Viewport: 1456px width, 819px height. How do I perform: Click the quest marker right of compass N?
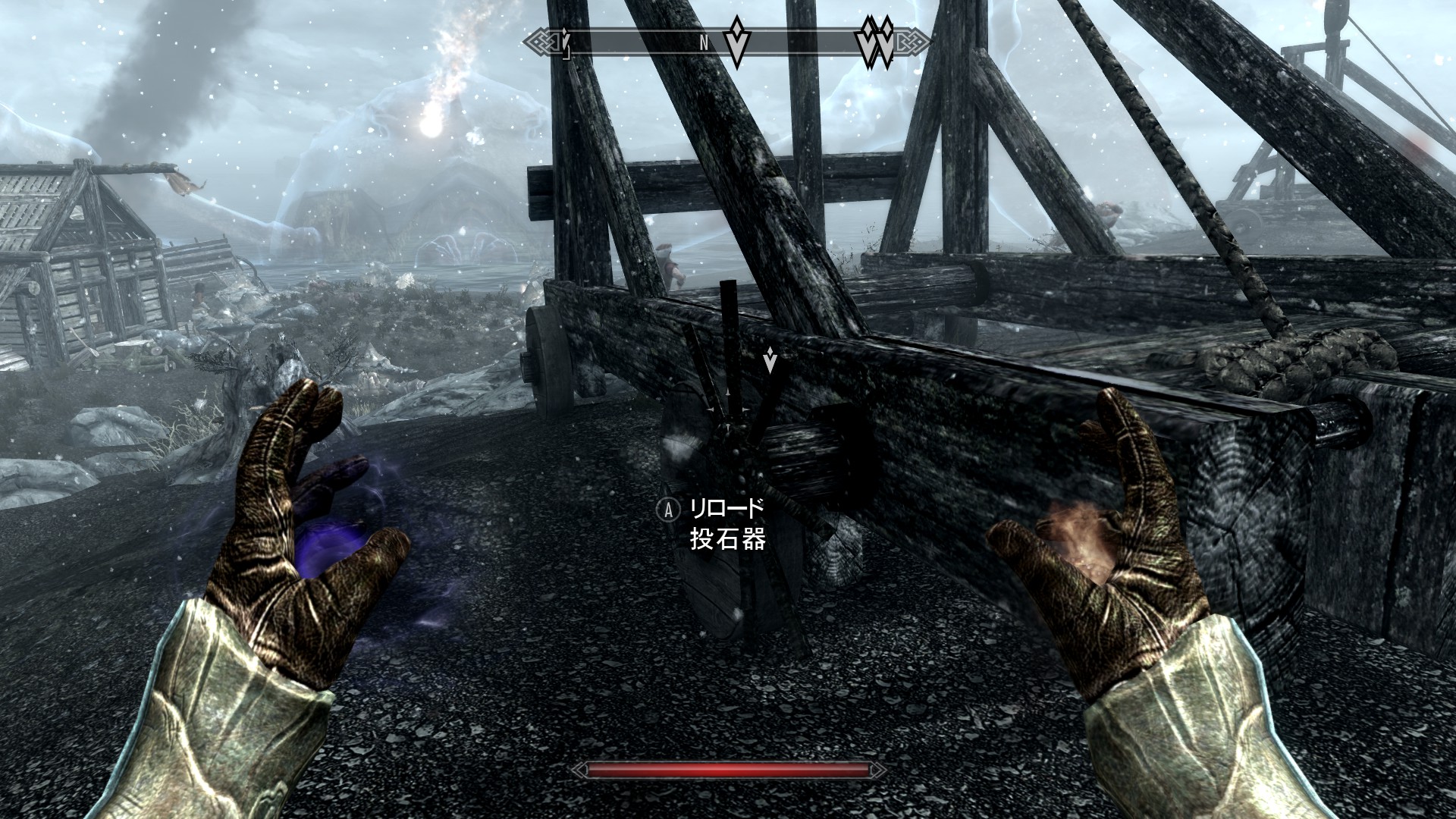[736, 42]
